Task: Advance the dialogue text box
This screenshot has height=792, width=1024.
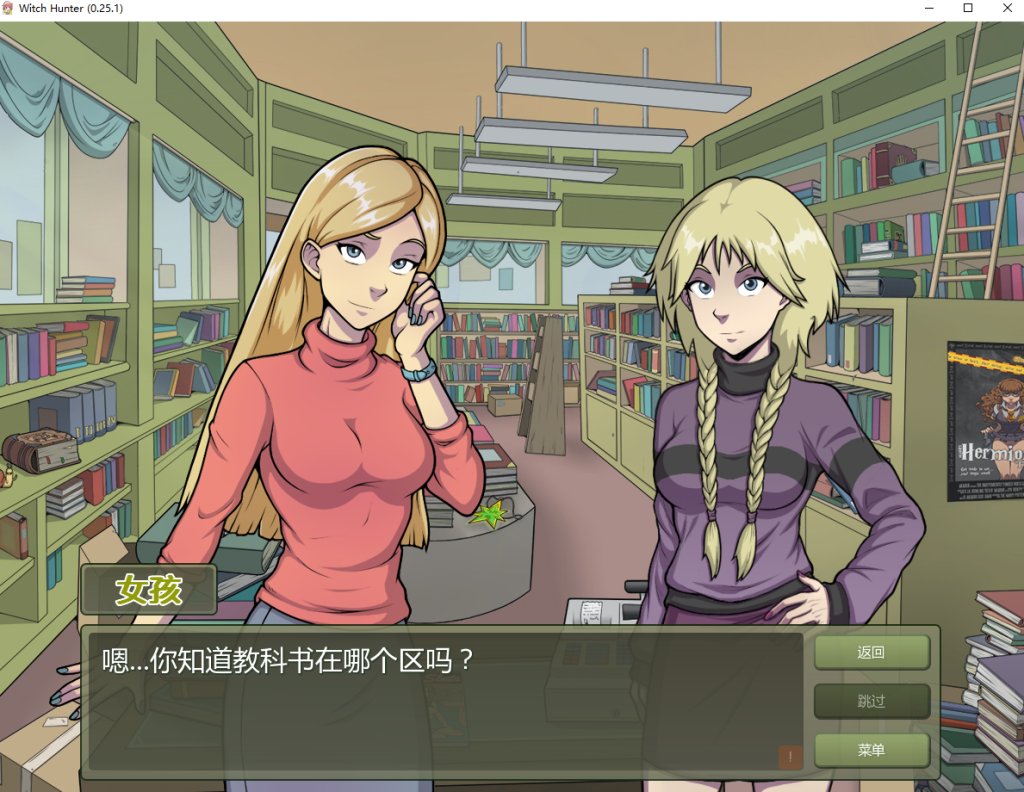Action: 440,700
